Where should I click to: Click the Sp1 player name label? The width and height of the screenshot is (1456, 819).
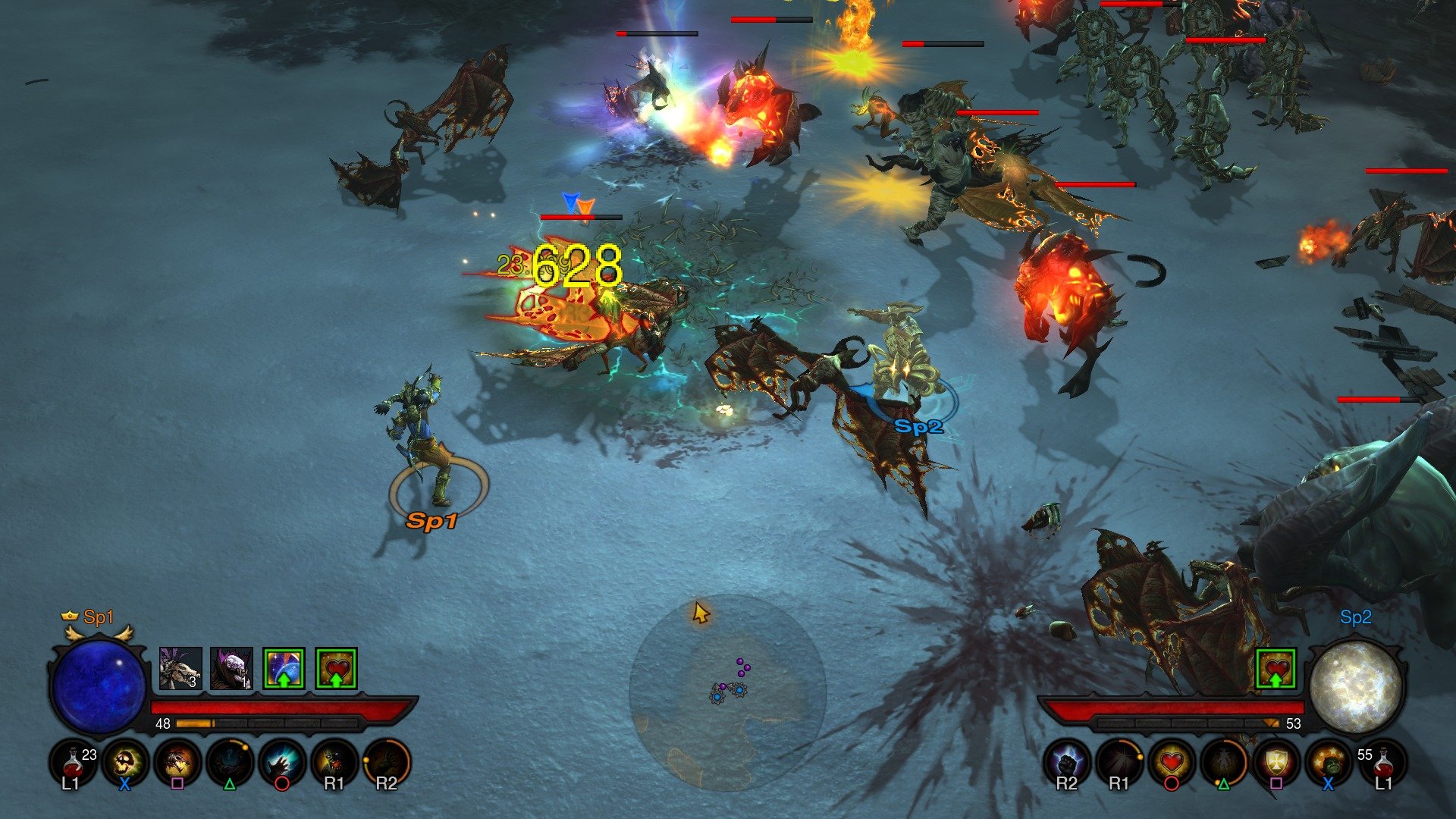[x=97, y=618]
